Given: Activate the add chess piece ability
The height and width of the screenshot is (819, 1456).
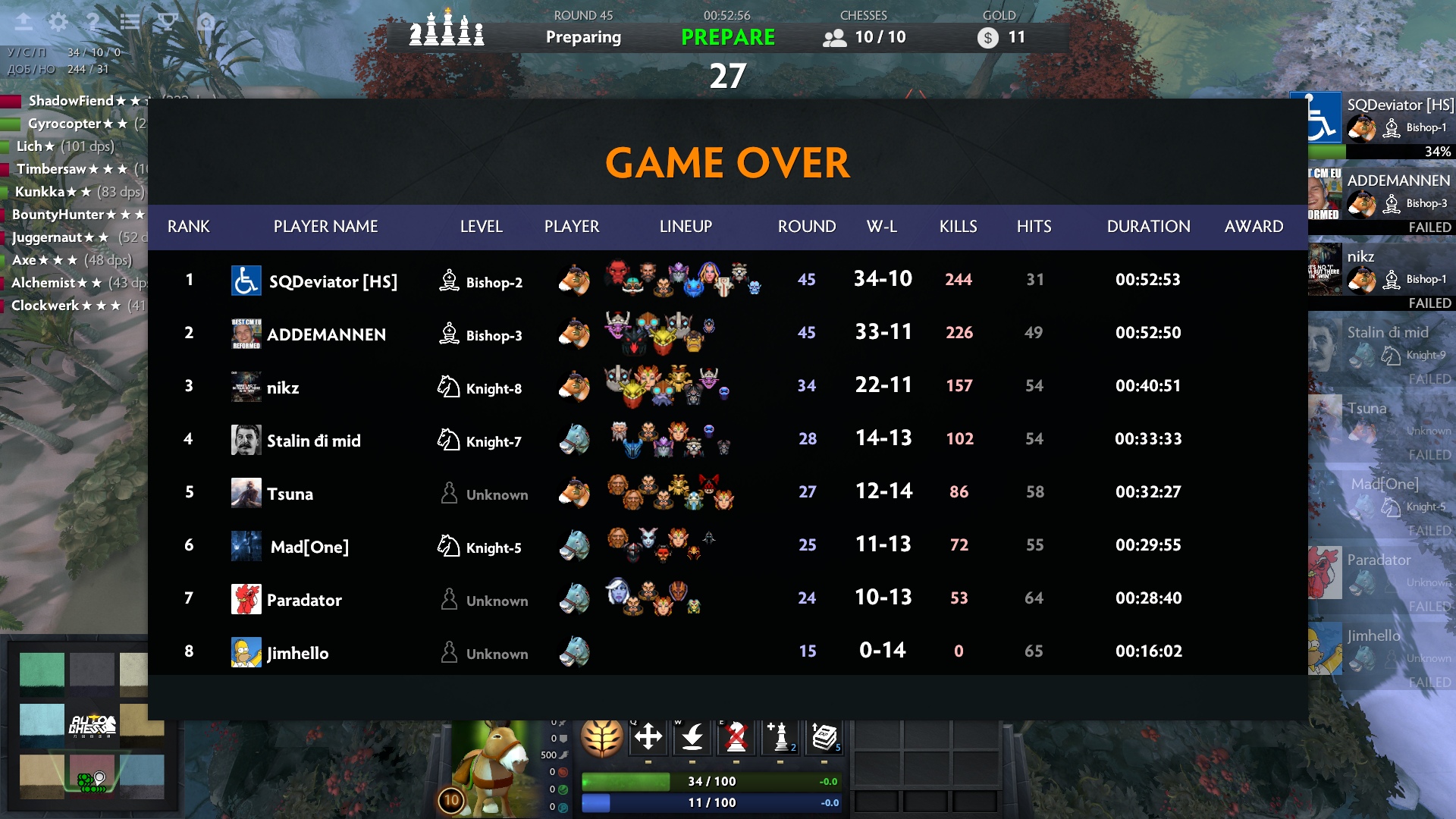Looking at the screenshot, I should 780,736.
